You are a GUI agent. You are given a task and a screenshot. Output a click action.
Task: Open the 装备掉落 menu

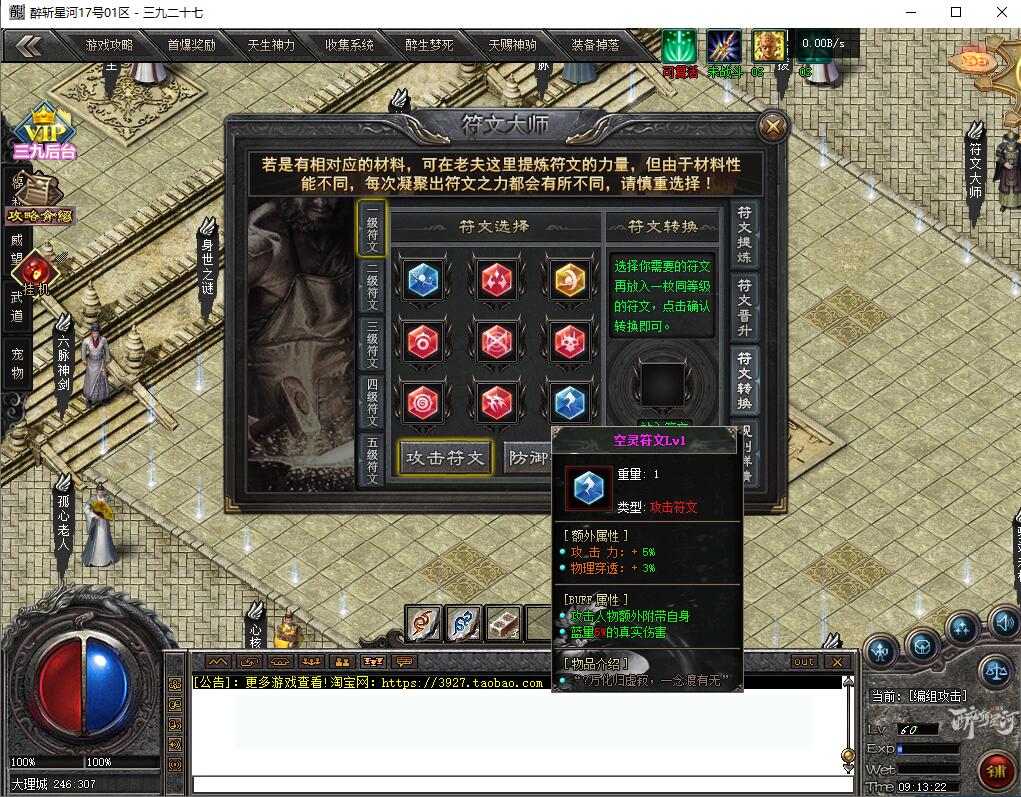pos(595,45)
